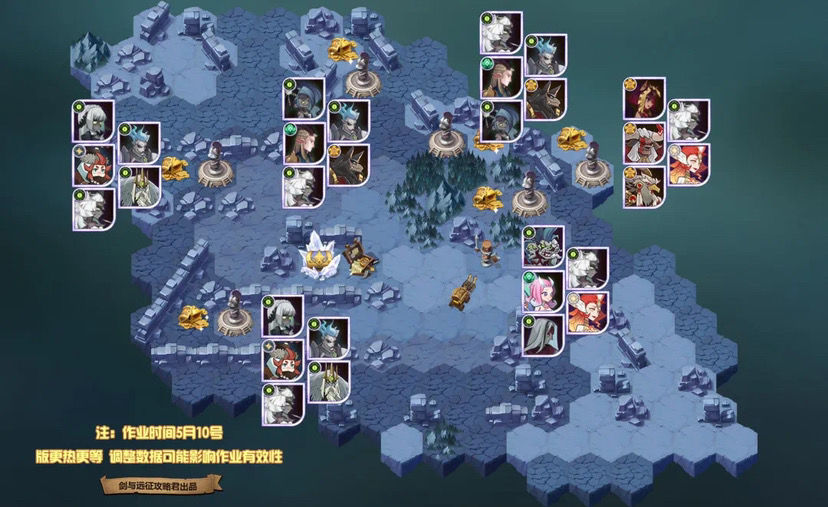Select the crowned crystal tile on the map

point(320,253)
